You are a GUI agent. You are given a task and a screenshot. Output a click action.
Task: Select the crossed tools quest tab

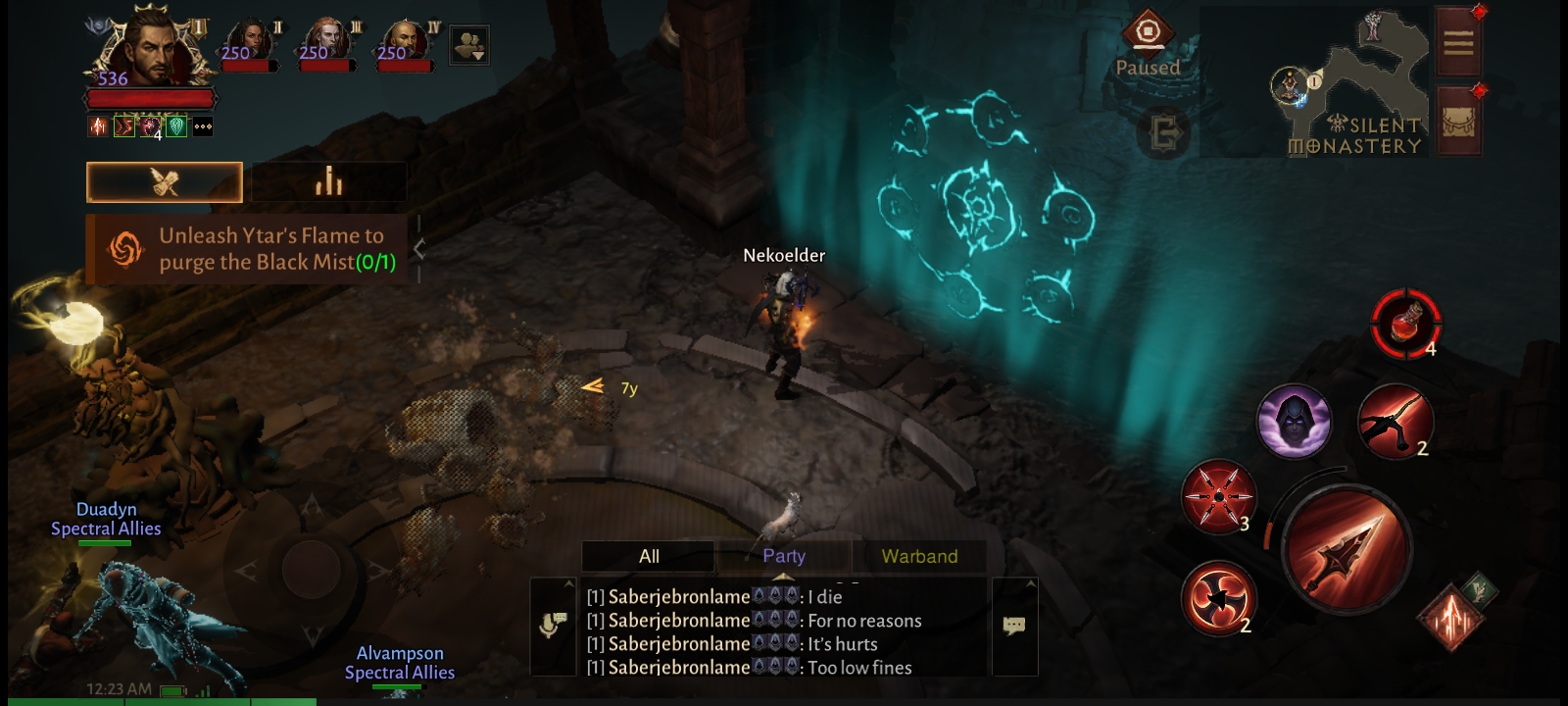(x=165, y=182)
